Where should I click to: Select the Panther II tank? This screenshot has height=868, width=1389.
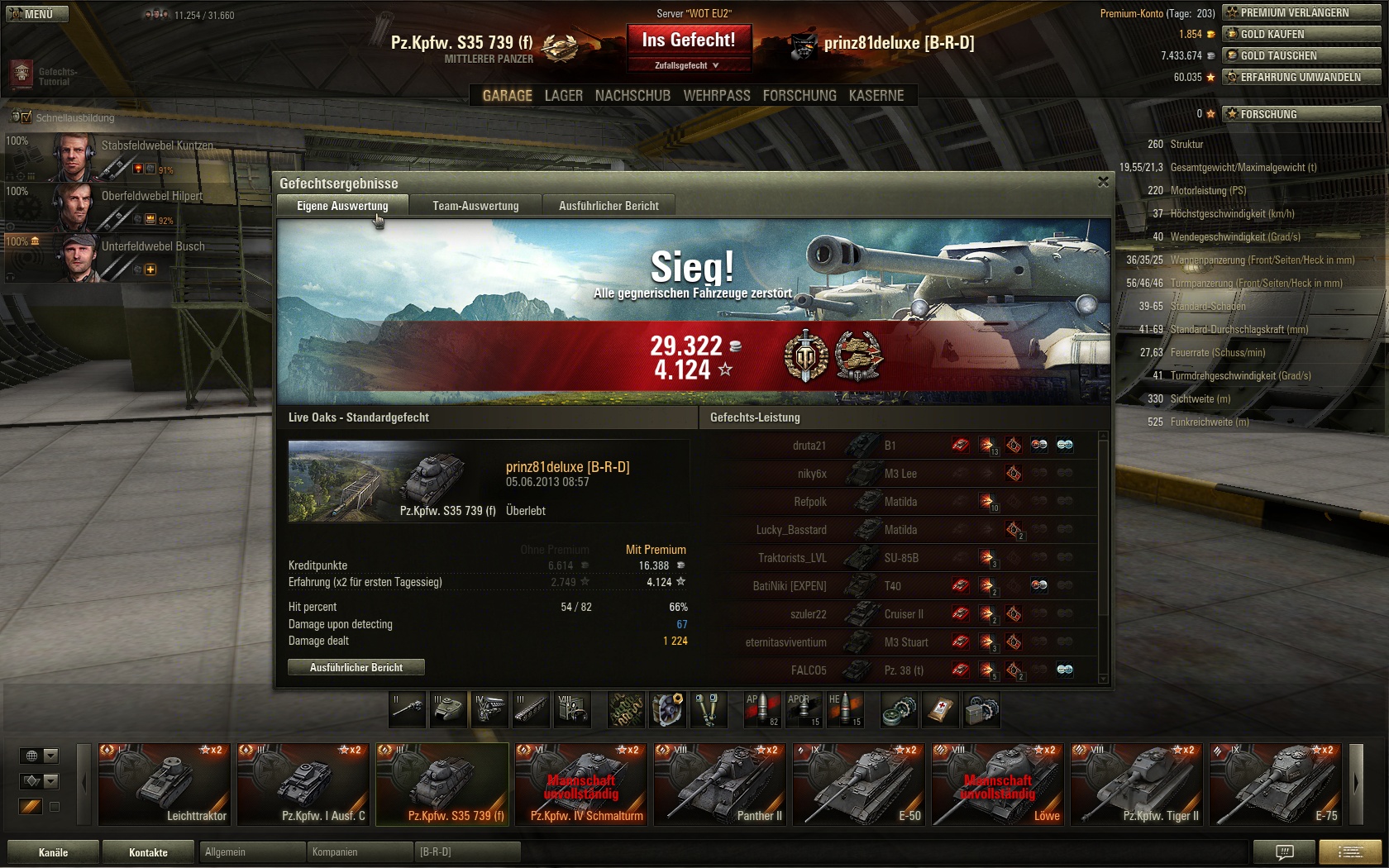719,784
